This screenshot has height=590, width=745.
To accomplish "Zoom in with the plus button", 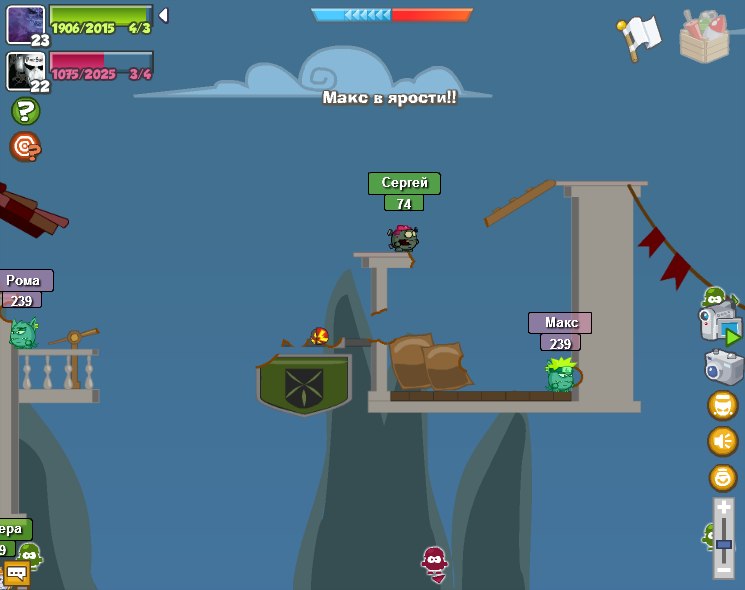I will (723, 508).
